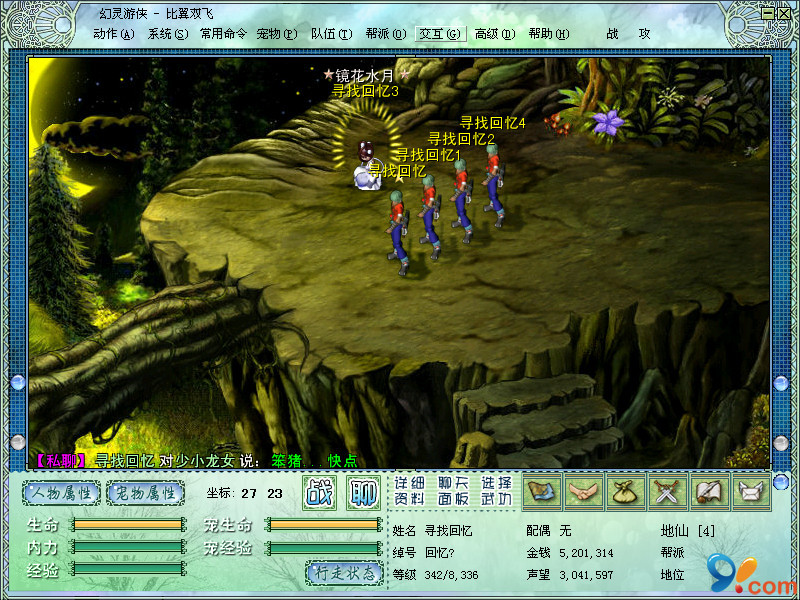Click the crossed swords icon
The image size is (800, 600).
coord(665,491)
